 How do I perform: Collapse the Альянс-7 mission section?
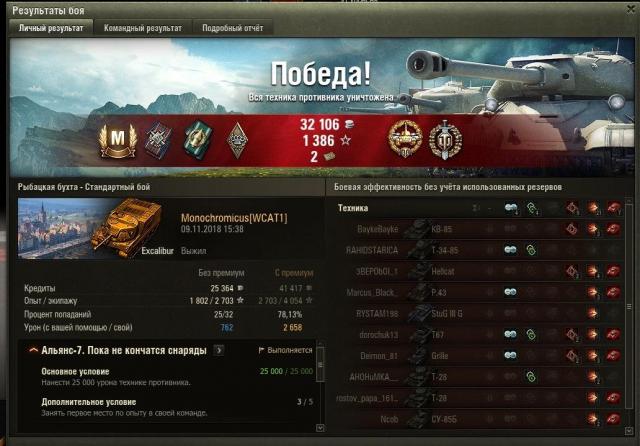coord(34,351)
